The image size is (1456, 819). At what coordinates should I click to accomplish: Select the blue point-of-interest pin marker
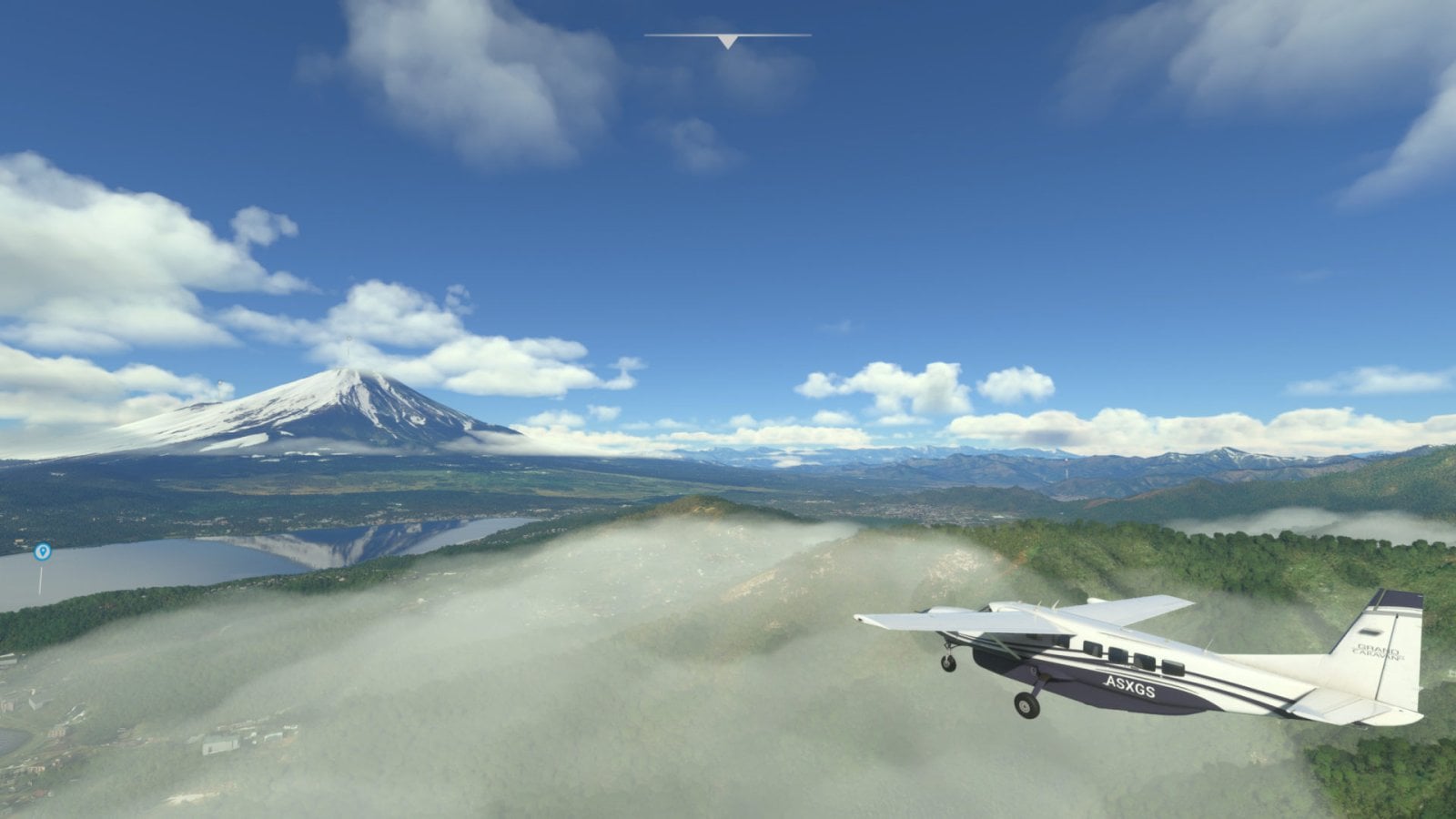coord(42,551)
